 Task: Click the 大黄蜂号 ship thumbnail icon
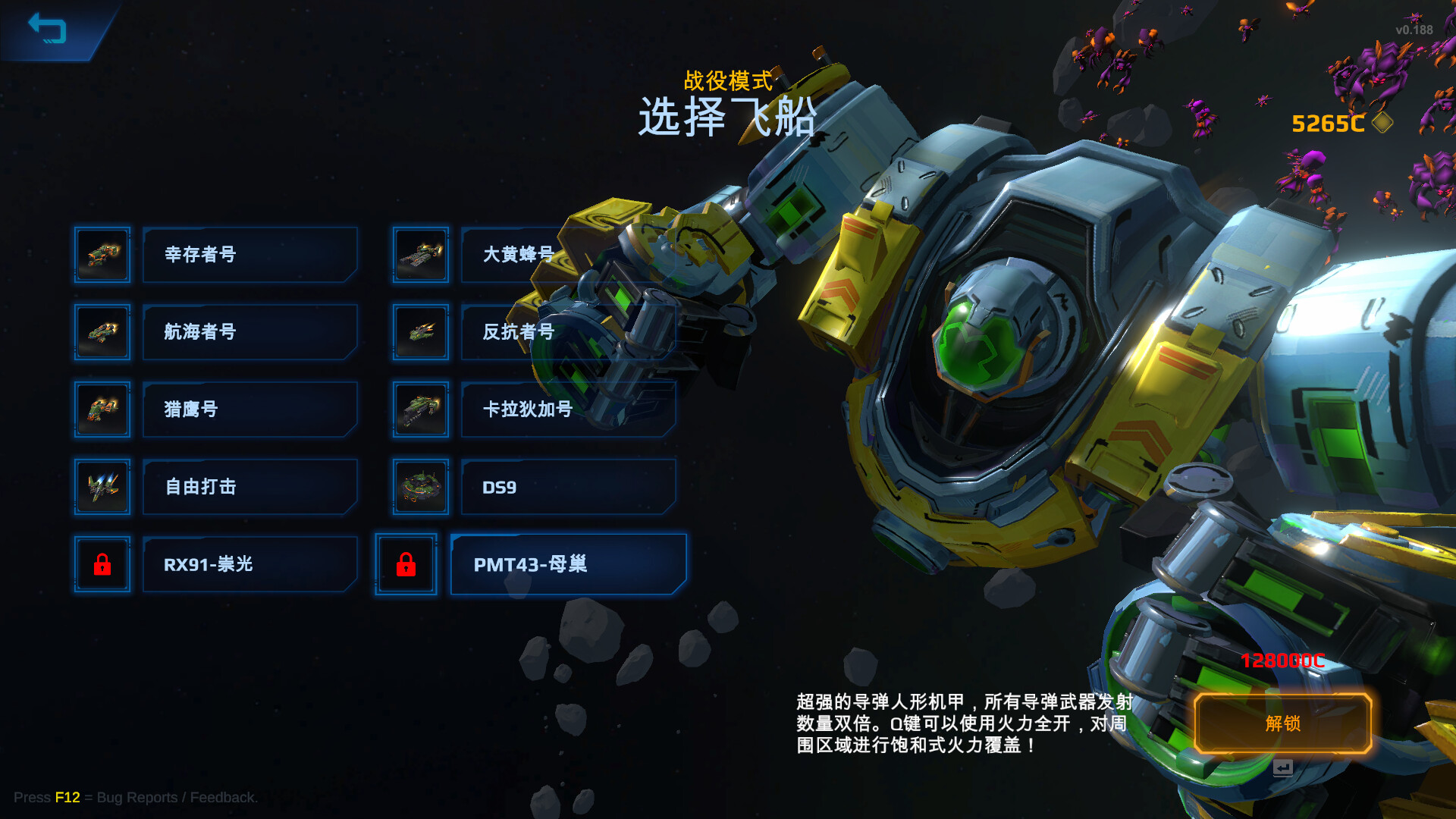coord(420,256)
